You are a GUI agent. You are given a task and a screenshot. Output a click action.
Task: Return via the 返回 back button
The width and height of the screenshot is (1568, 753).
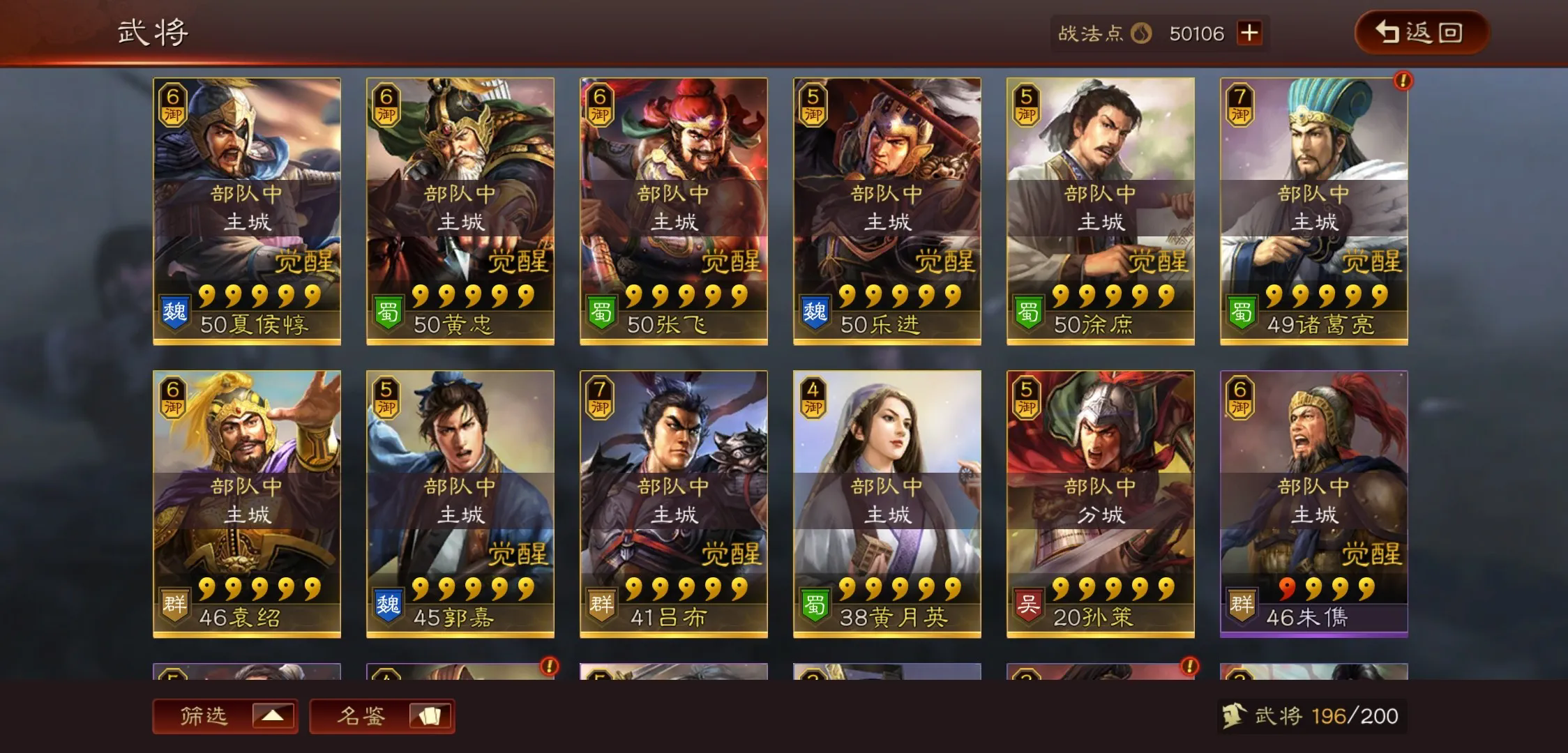click(x=1420, y=33)
